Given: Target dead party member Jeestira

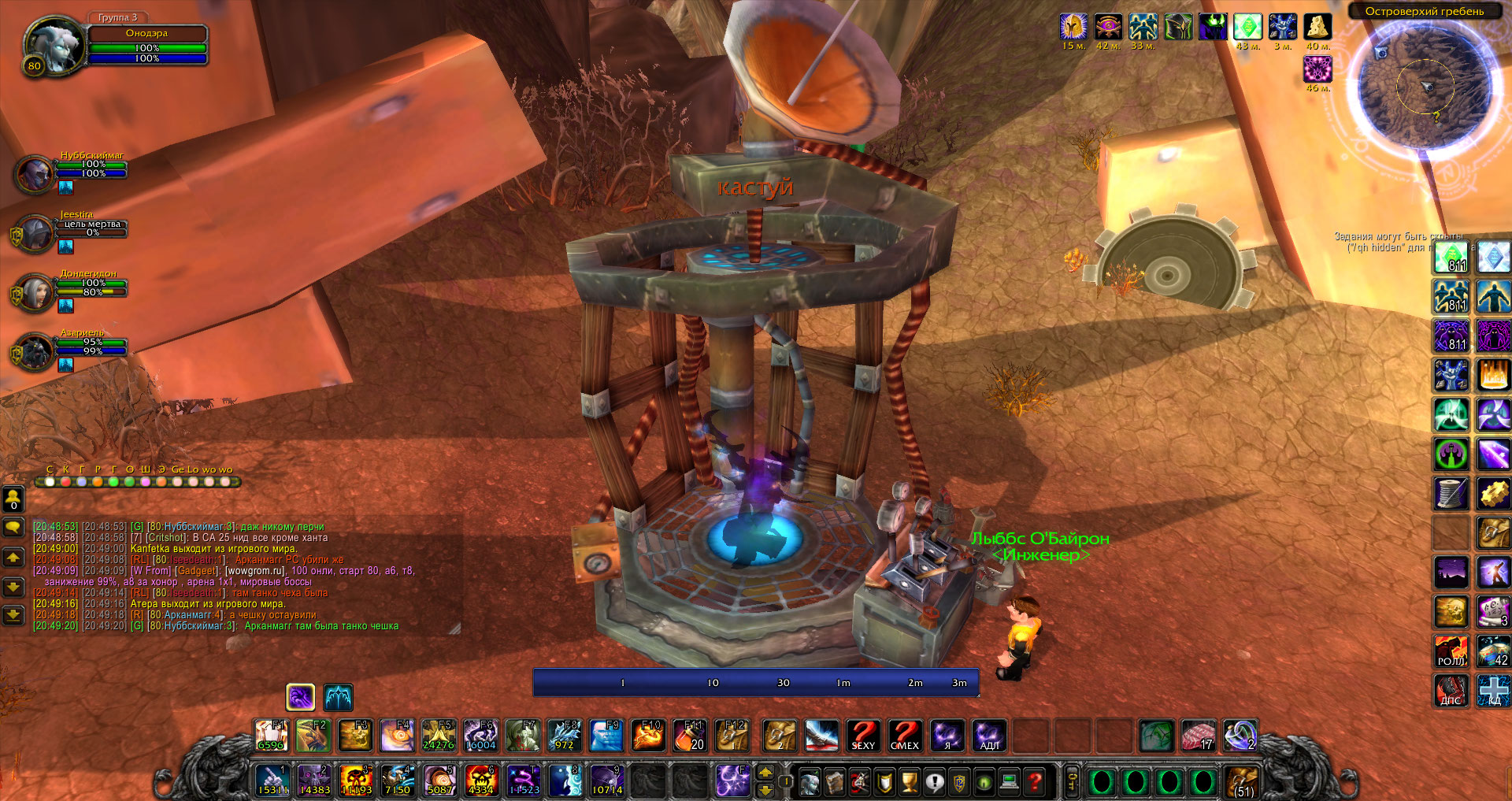Looking at the screenshot, I should pyautogui.click(x=35, y=233).
